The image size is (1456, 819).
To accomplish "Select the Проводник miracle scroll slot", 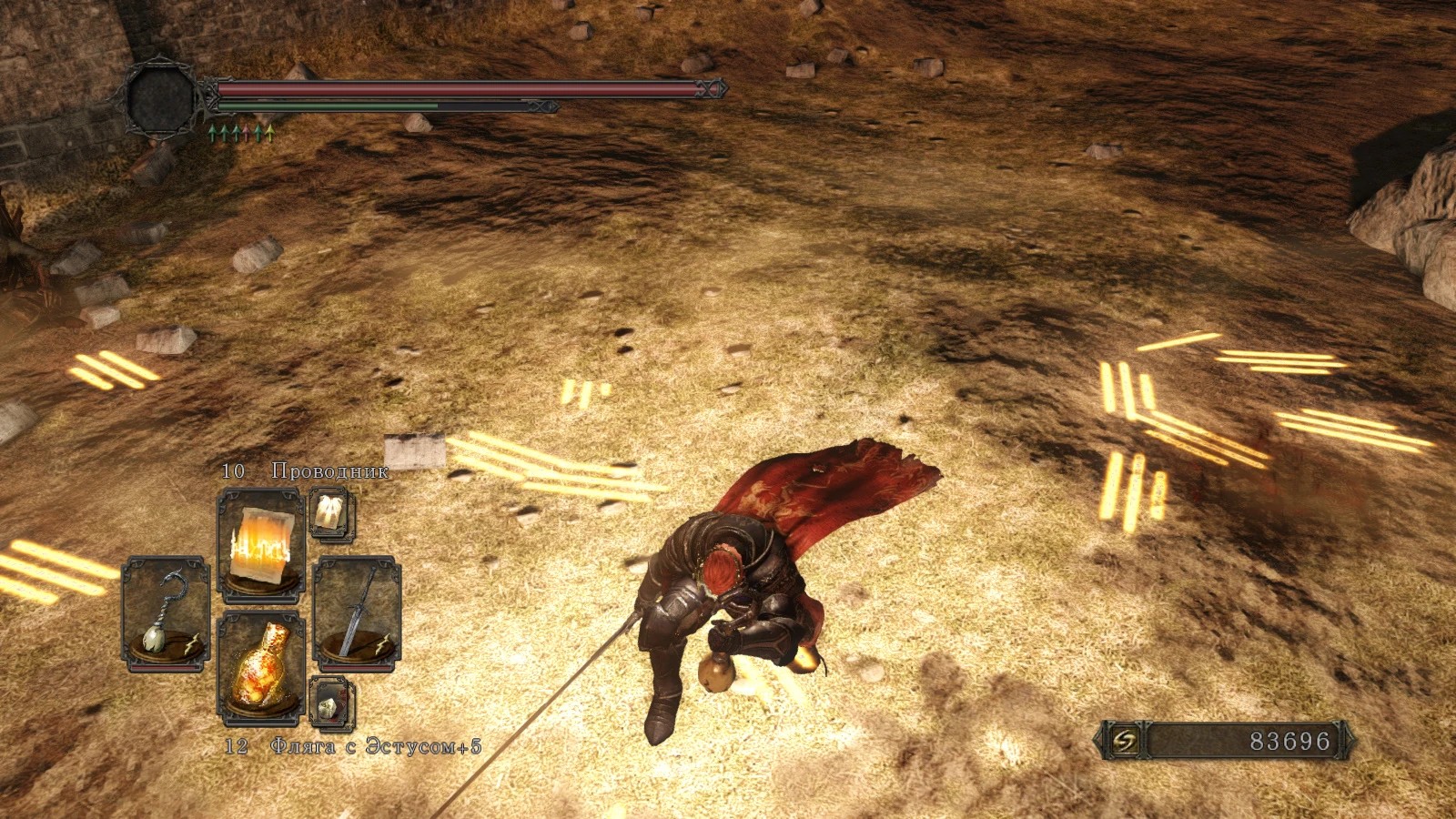I will click(x=260, y=544).
